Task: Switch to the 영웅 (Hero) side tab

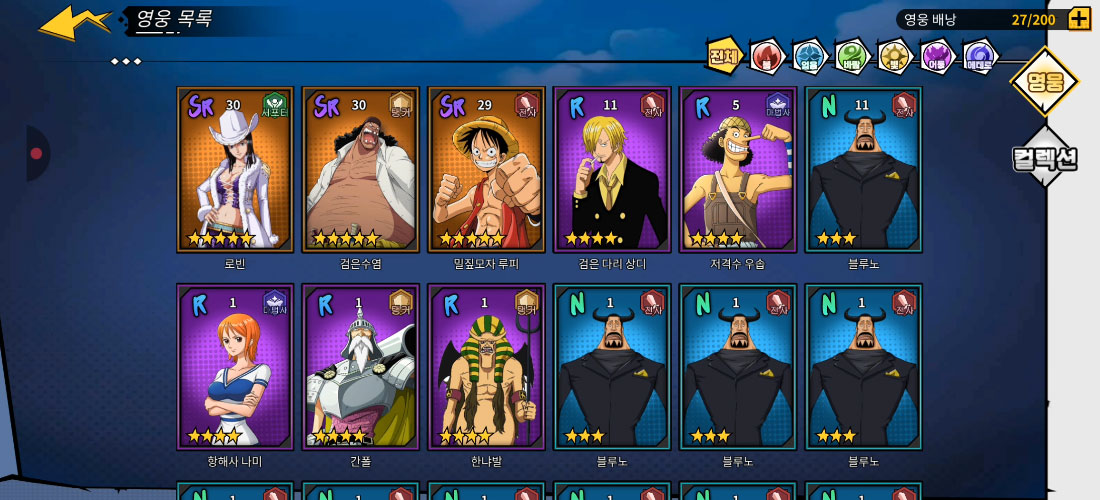Action: [1044, 81]
